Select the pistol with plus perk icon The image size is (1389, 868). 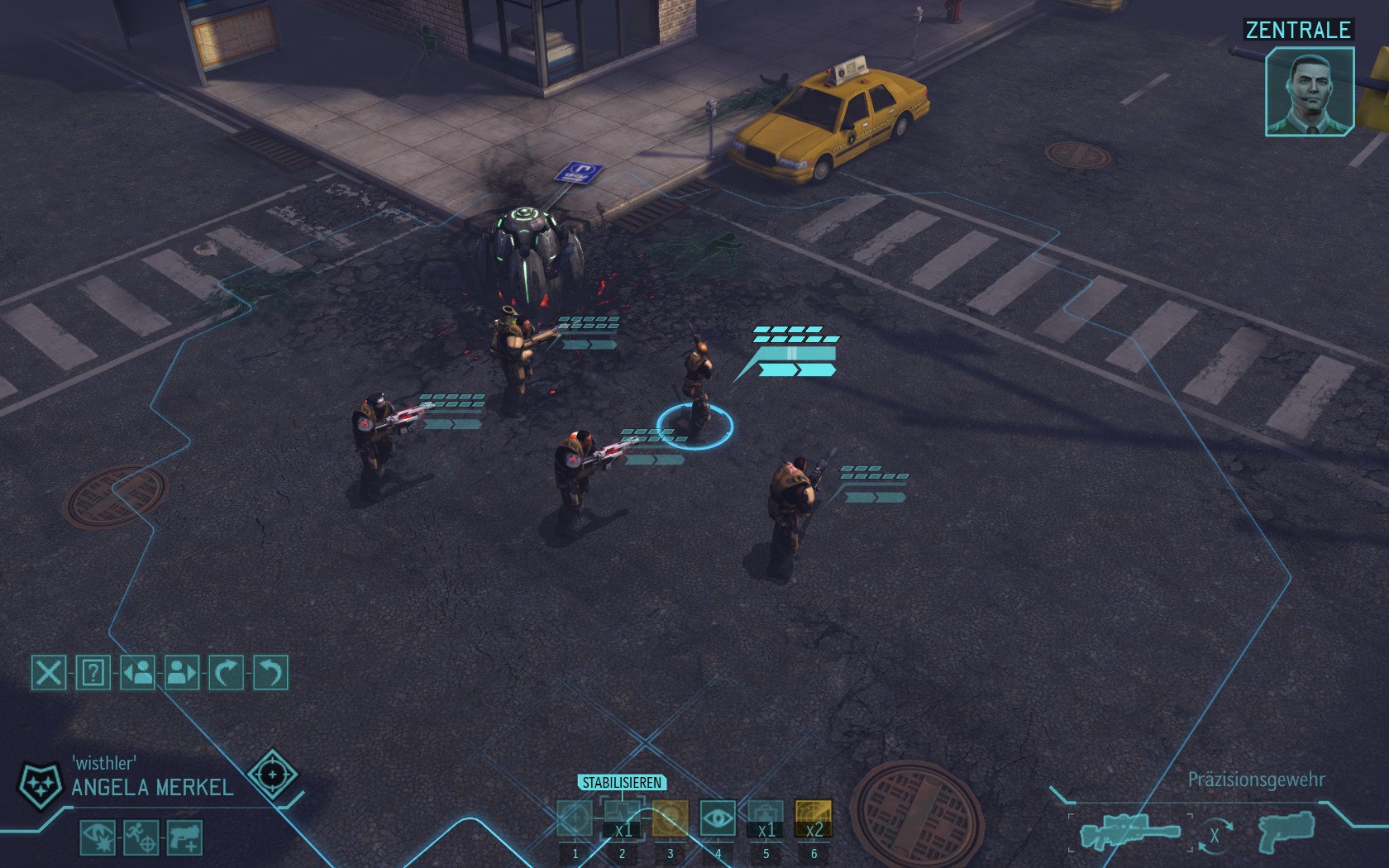point(184,837)
